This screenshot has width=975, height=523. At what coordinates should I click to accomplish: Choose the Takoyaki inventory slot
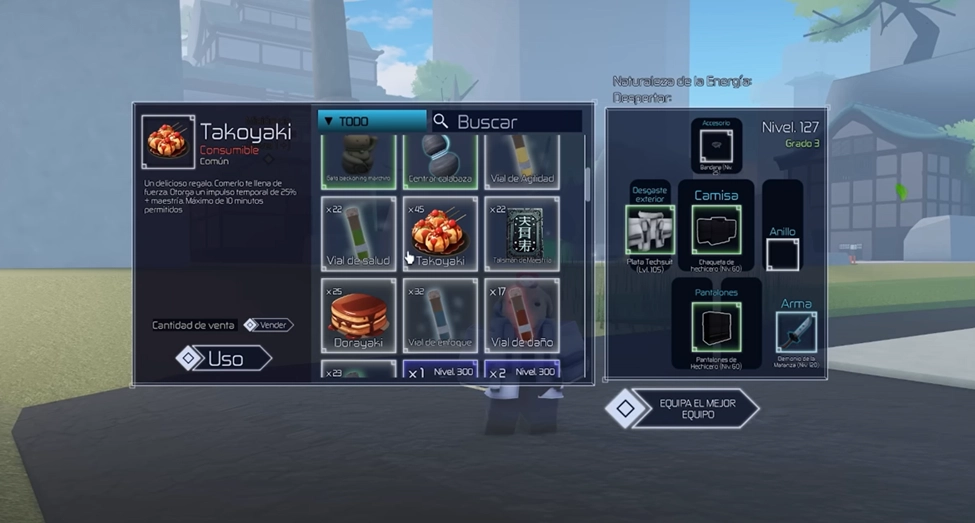tap(440, 233)
